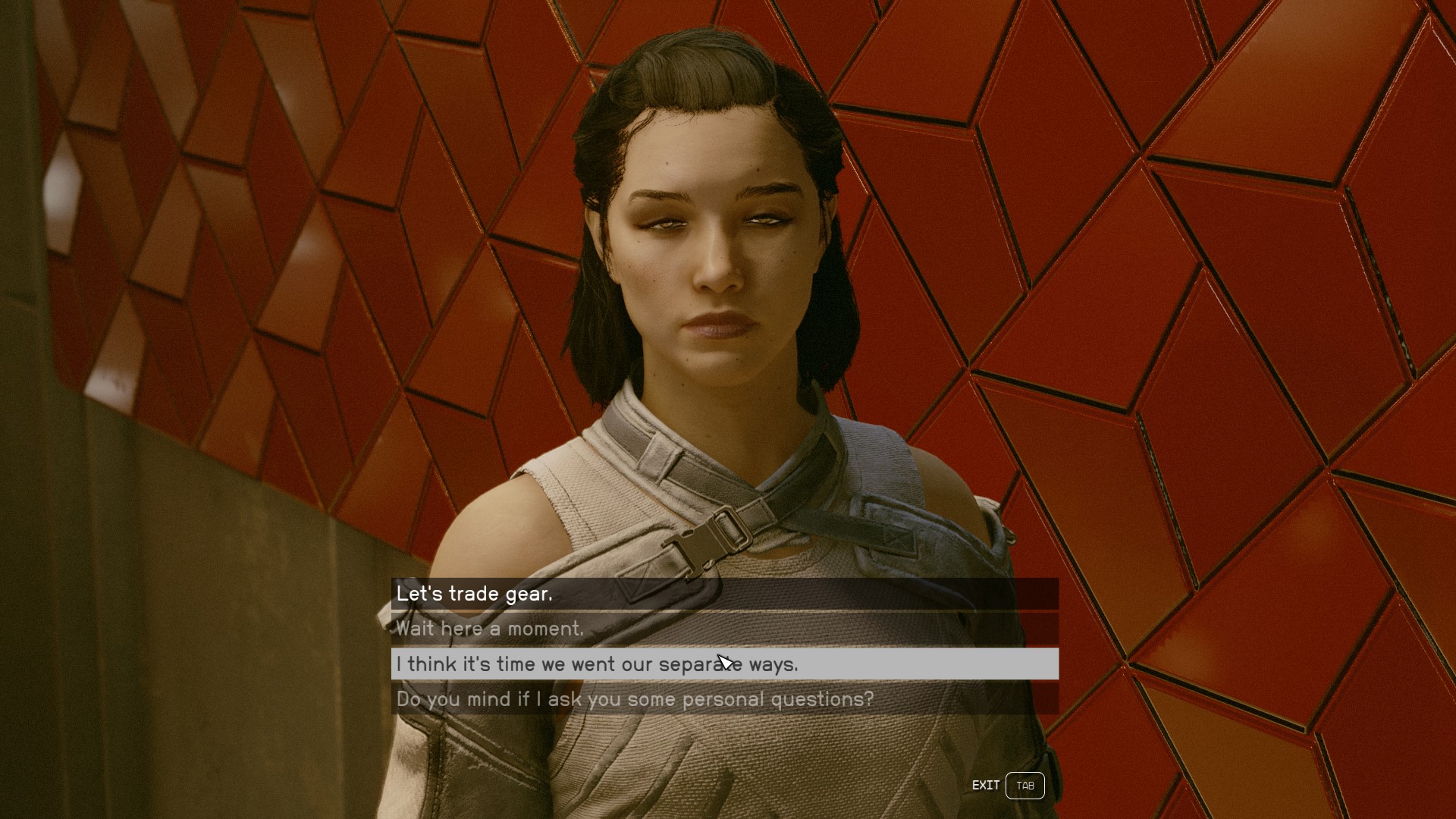Choose the "Let's trade gear." dialogue option
This screenshot has height=819, width=1456.
(475, 594)
